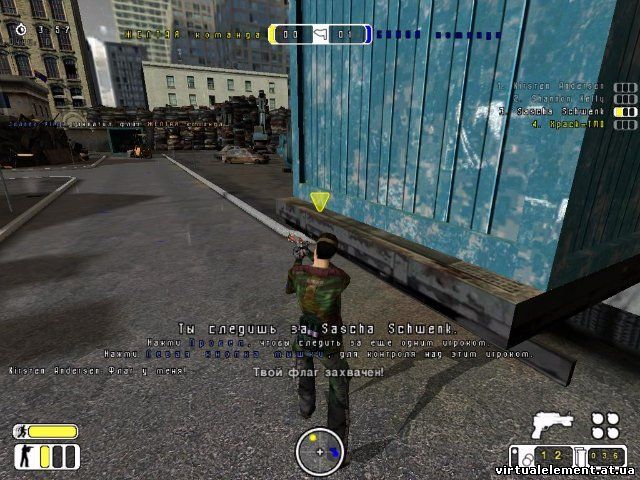Screen dimensions: 640x480
Task: Click the running man stamina icon
Action: pyautogui.click(x=20, y=432)
